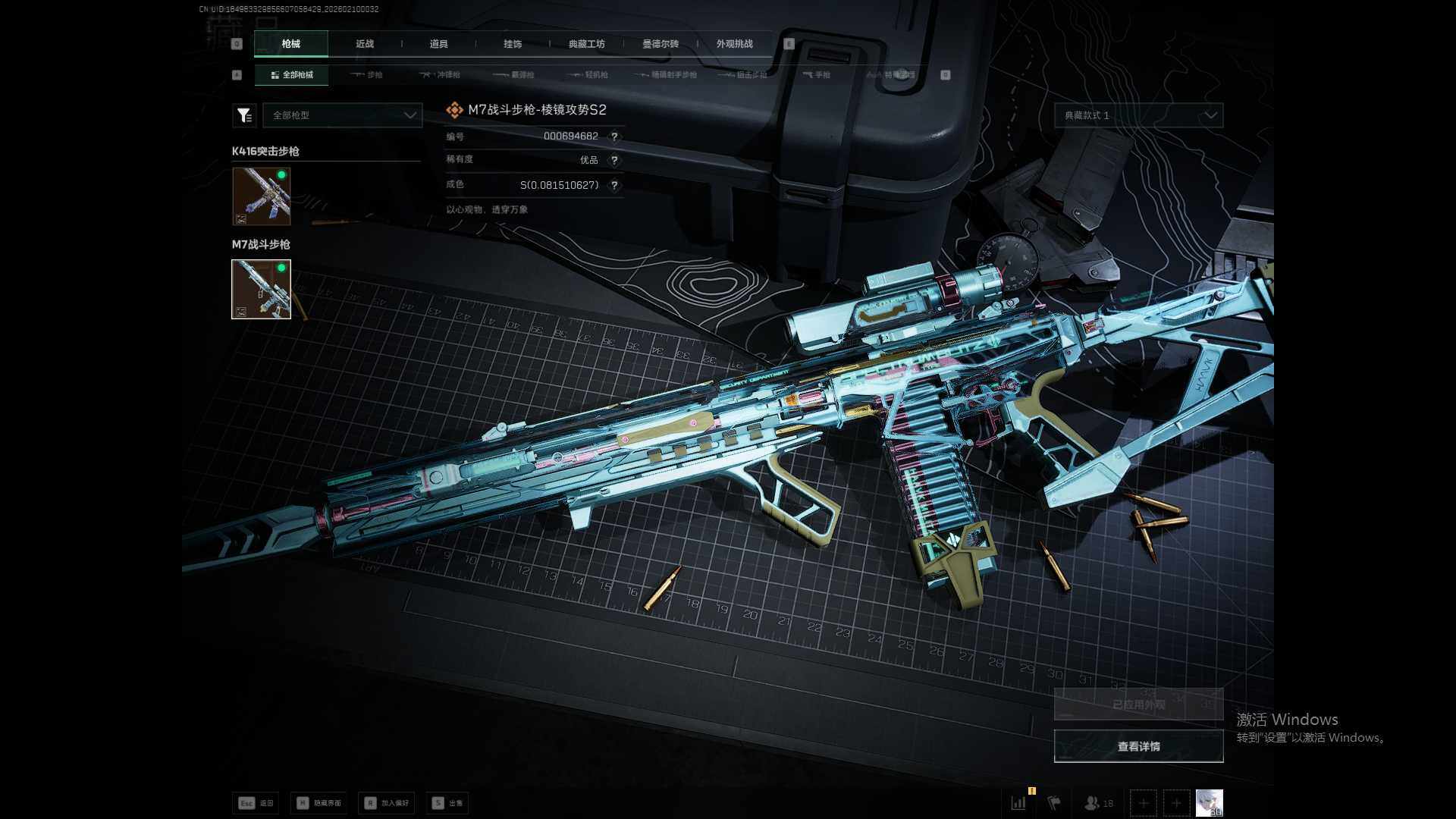Select the M7 battle rifle skin thumbnail
Screen dimensions: 1456x819
coord(261,289)
